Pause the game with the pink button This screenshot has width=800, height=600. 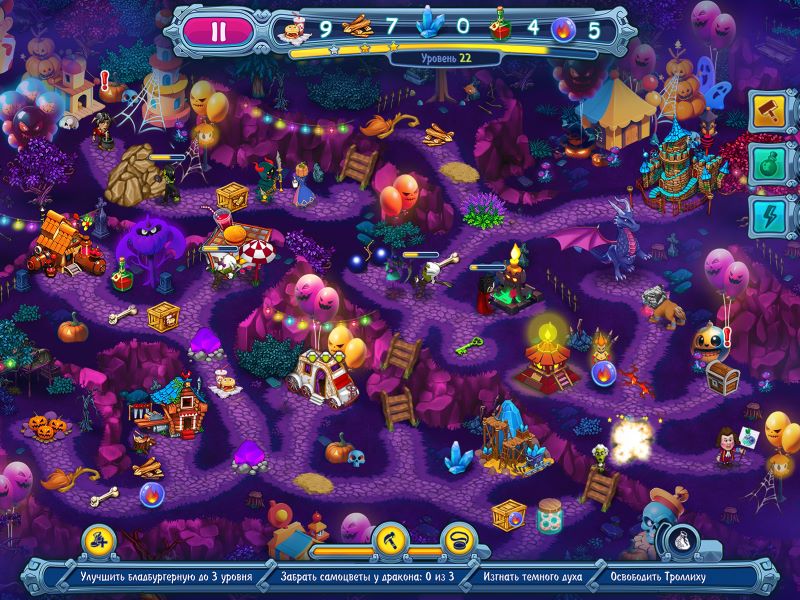coord(219,28)
